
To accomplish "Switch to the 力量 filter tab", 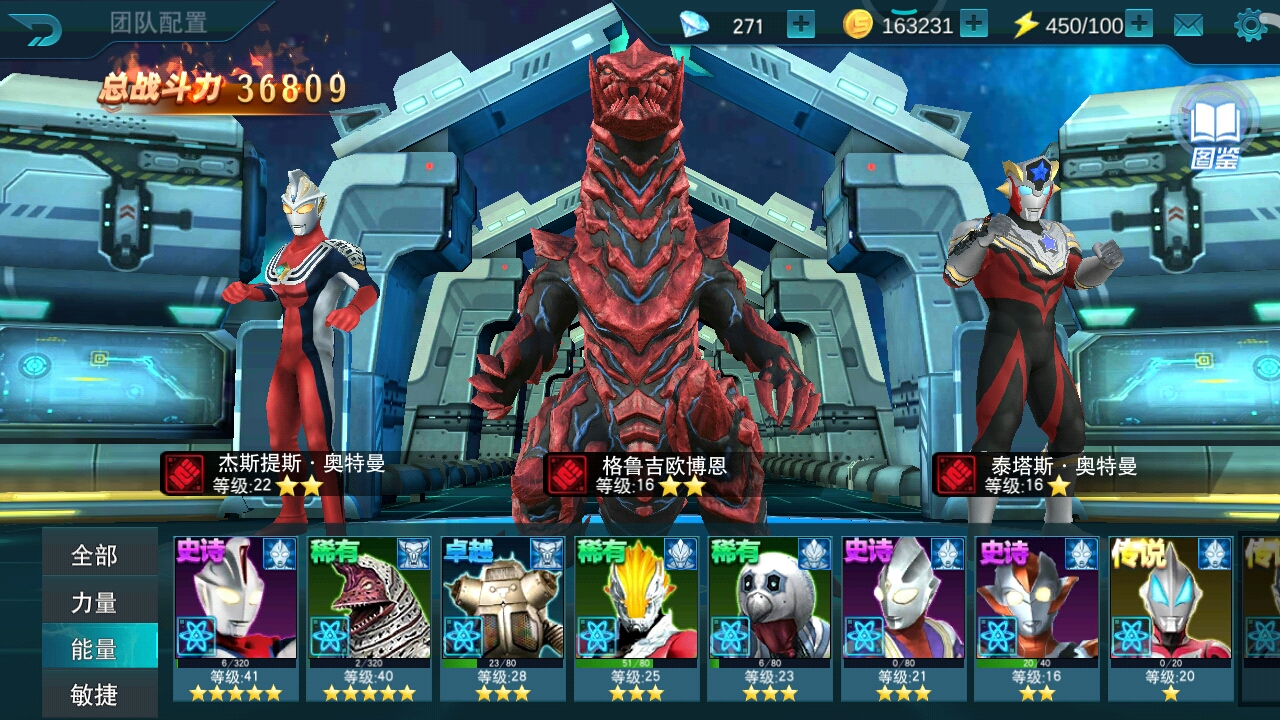I will [x=97, y=603].
